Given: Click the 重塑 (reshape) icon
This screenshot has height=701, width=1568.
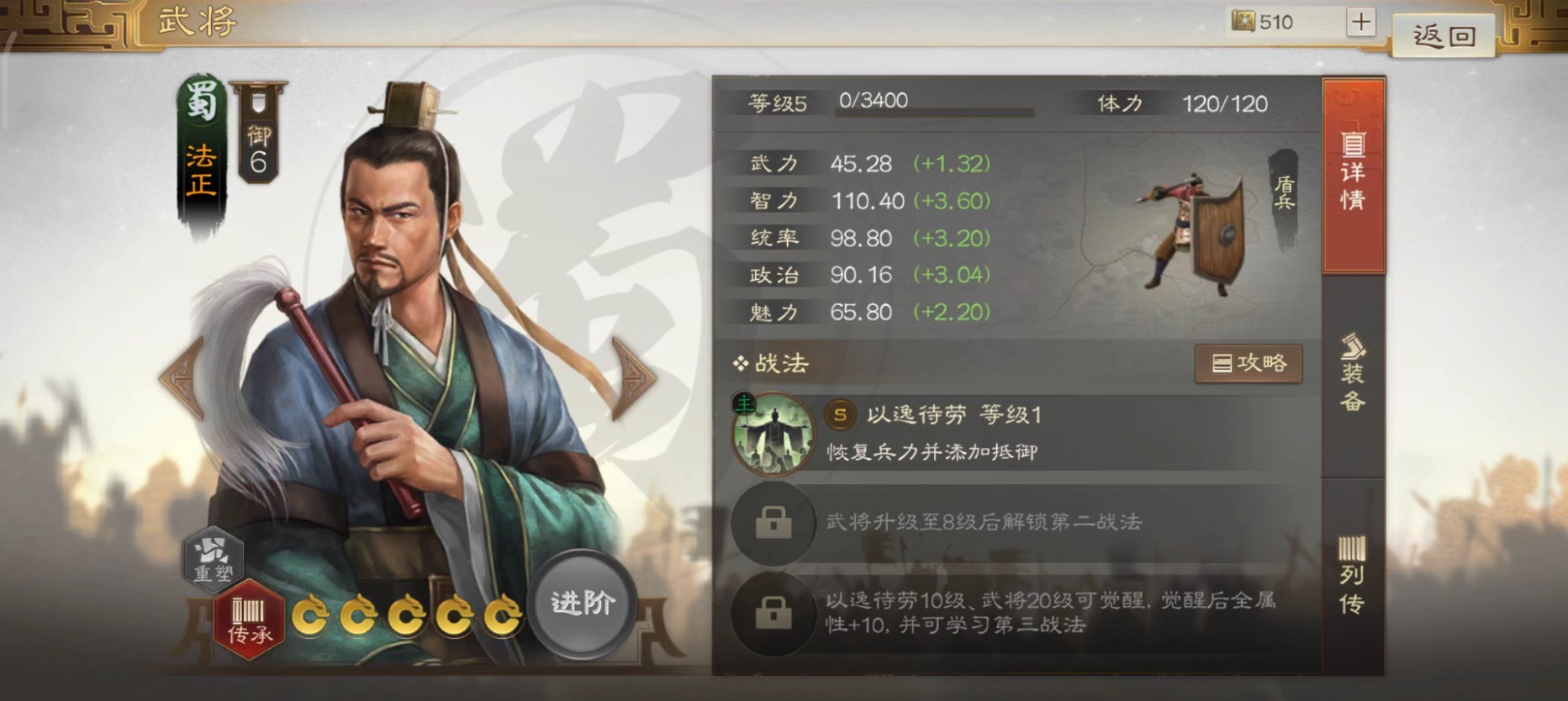Looking at the screenshot, I should coord(213,559).
